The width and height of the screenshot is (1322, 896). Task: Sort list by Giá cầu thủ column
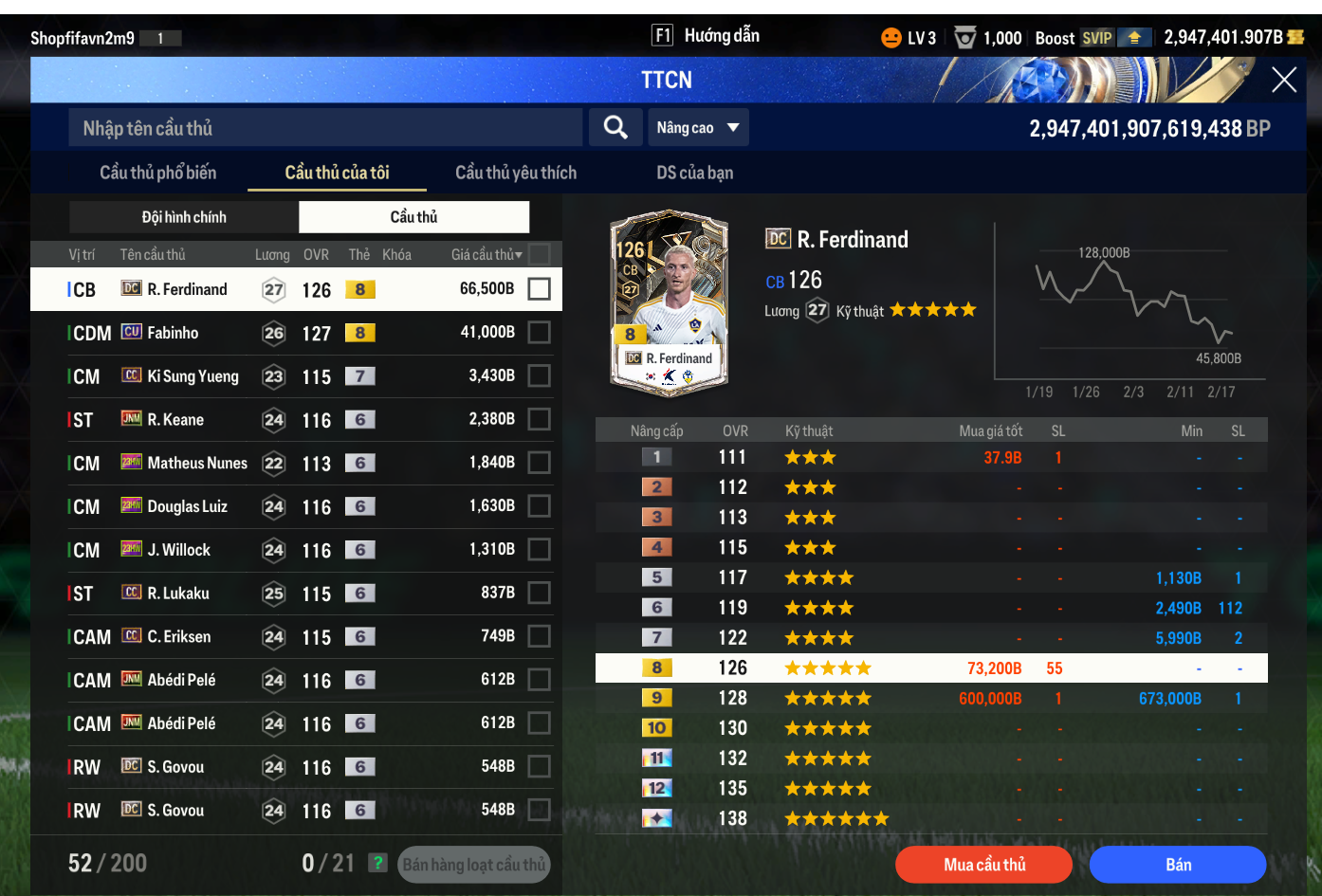[486, 255]
